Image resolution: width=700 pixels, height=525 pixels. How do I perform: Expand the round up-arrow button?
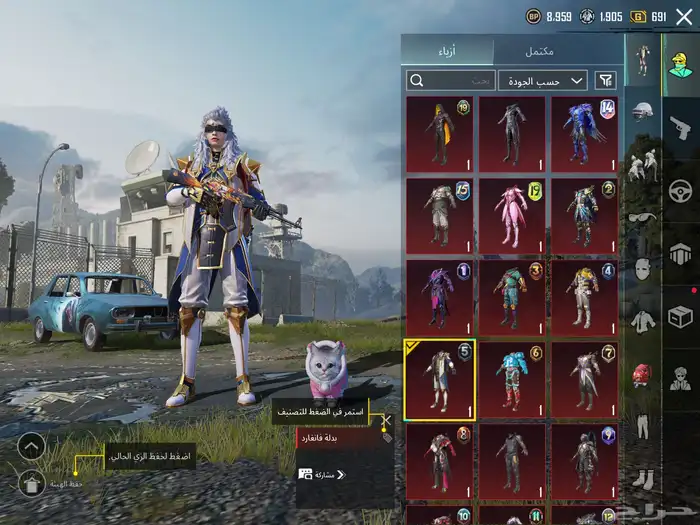click(31, 446)
